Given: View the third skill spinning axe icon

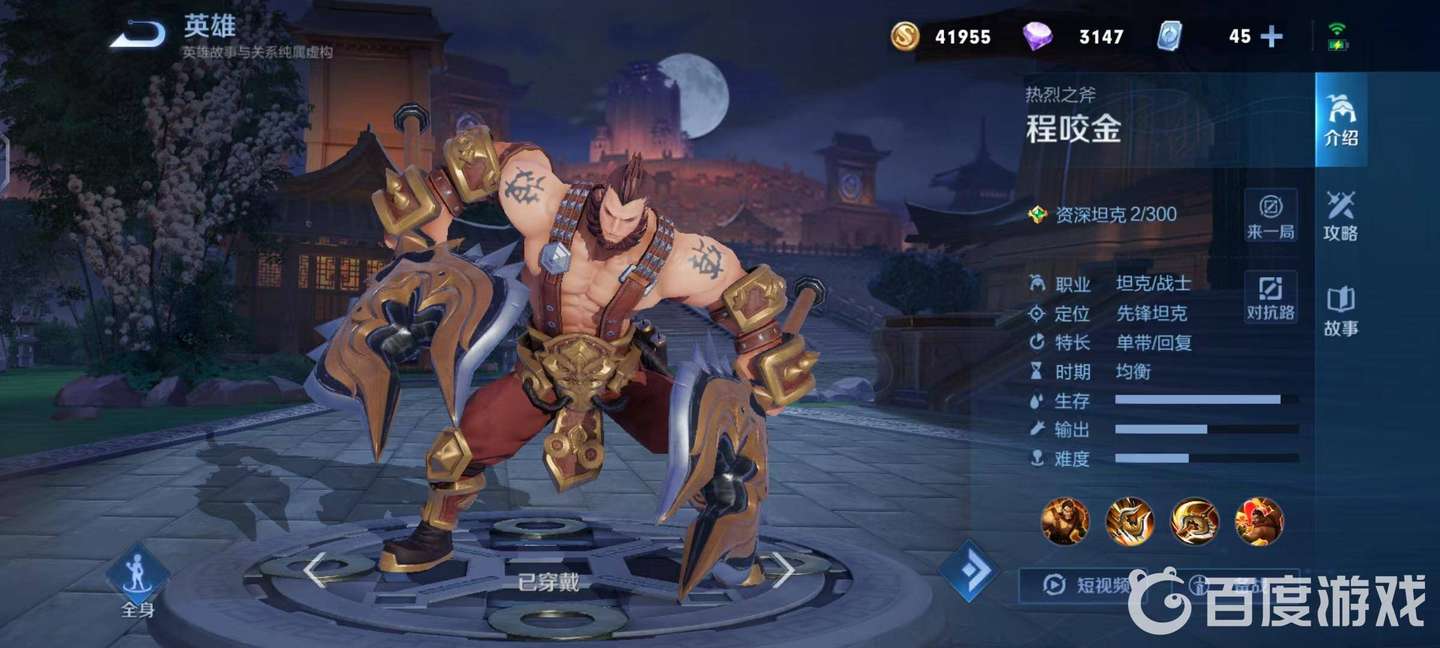Looking at the screenshot, I should pyautogui.click(x=1194, y=521).
